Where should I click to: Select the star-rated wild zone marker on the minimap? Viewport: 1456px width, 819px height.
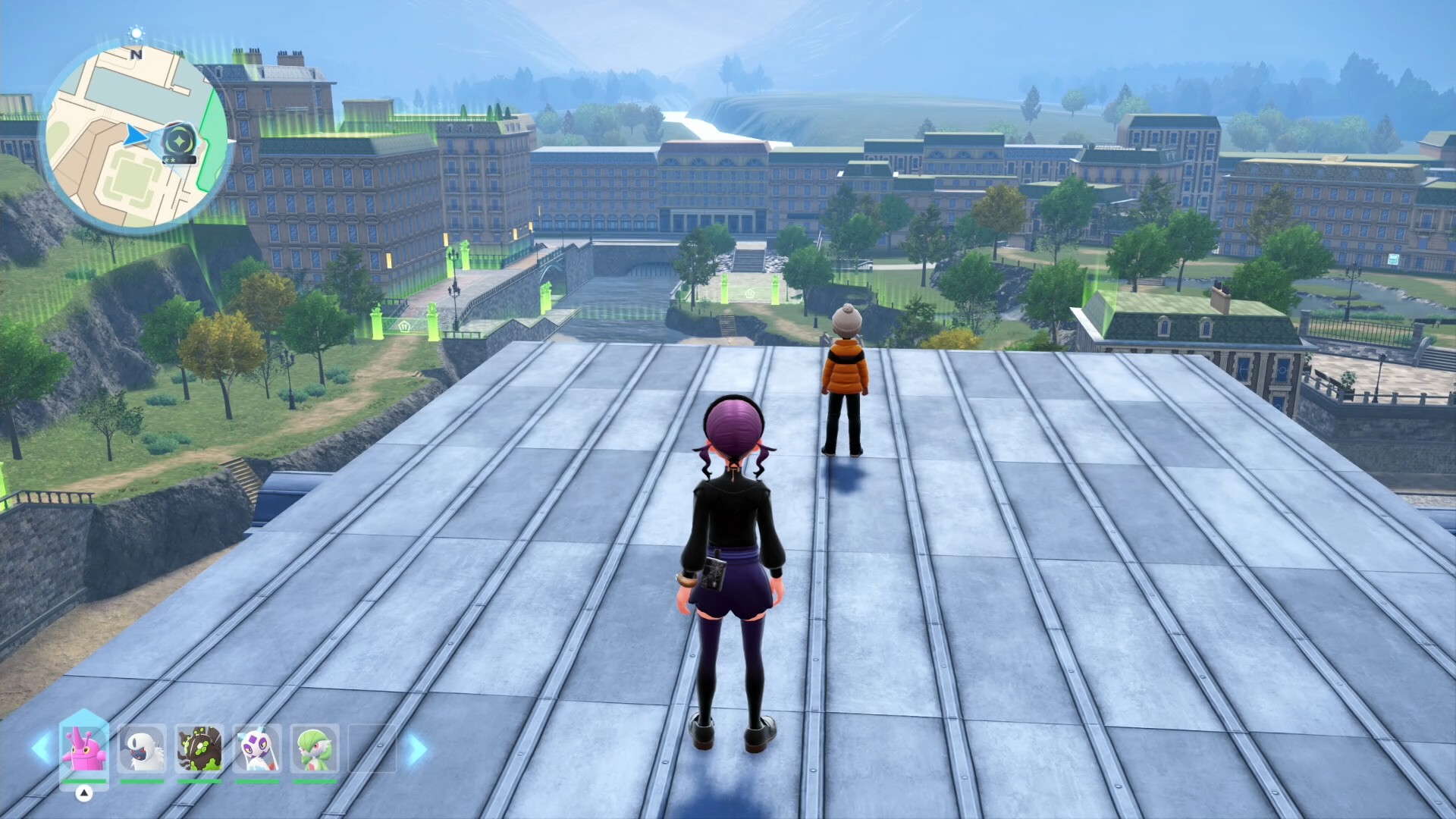point(180,141)
